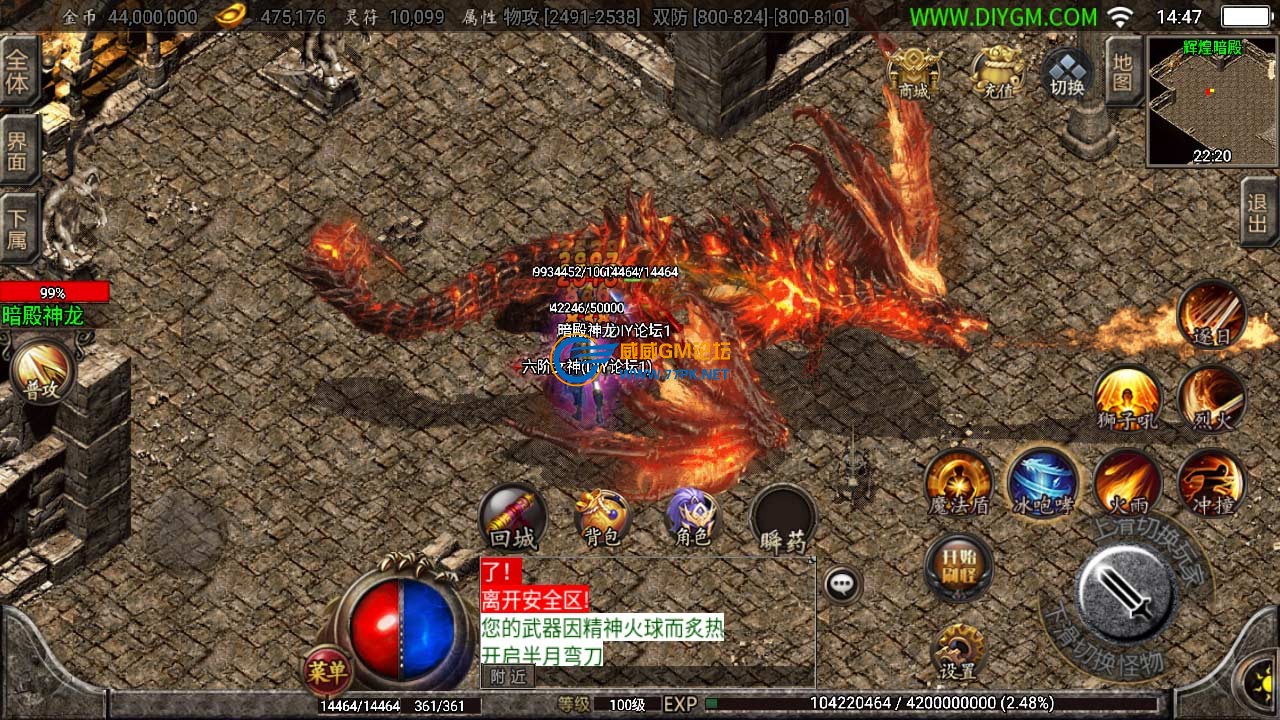Tap the 切换 switch button
1280x720 pixels.
[x=1067, y=73]
